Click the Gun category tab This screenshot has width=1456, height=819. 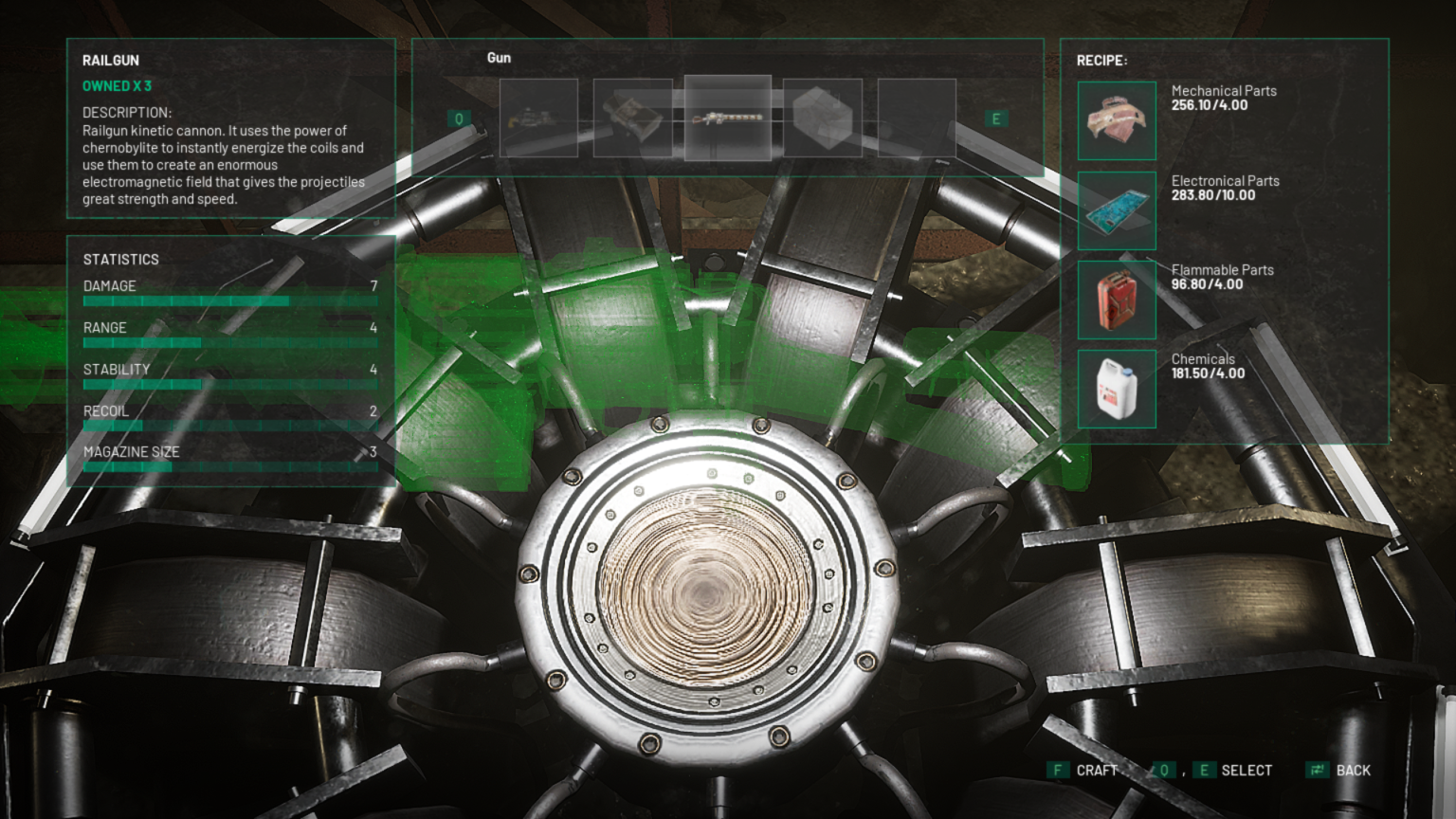pos(498,58)
